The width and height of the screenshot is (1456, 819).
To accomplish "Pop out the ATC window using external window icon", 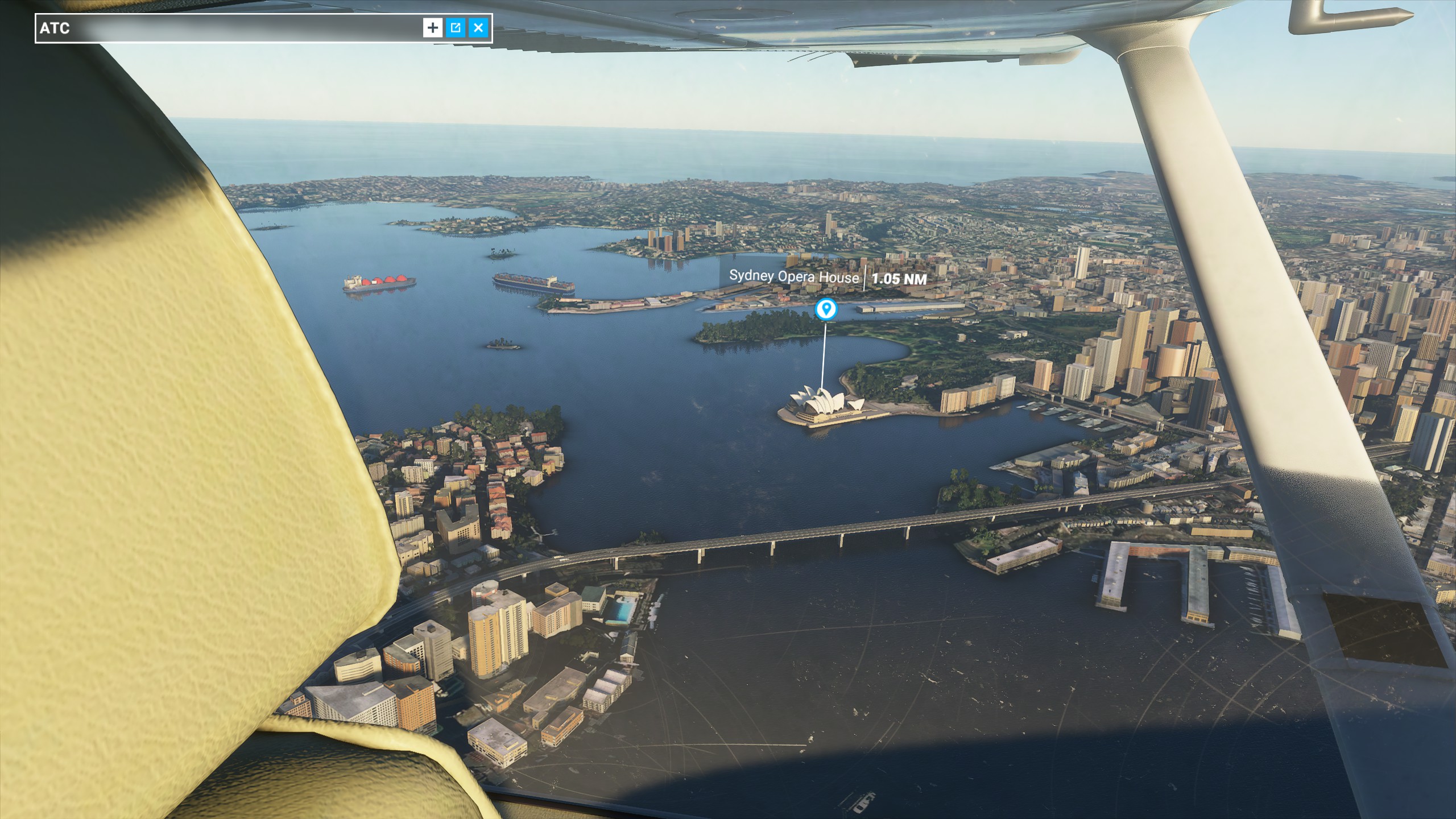I will point(456,27).
